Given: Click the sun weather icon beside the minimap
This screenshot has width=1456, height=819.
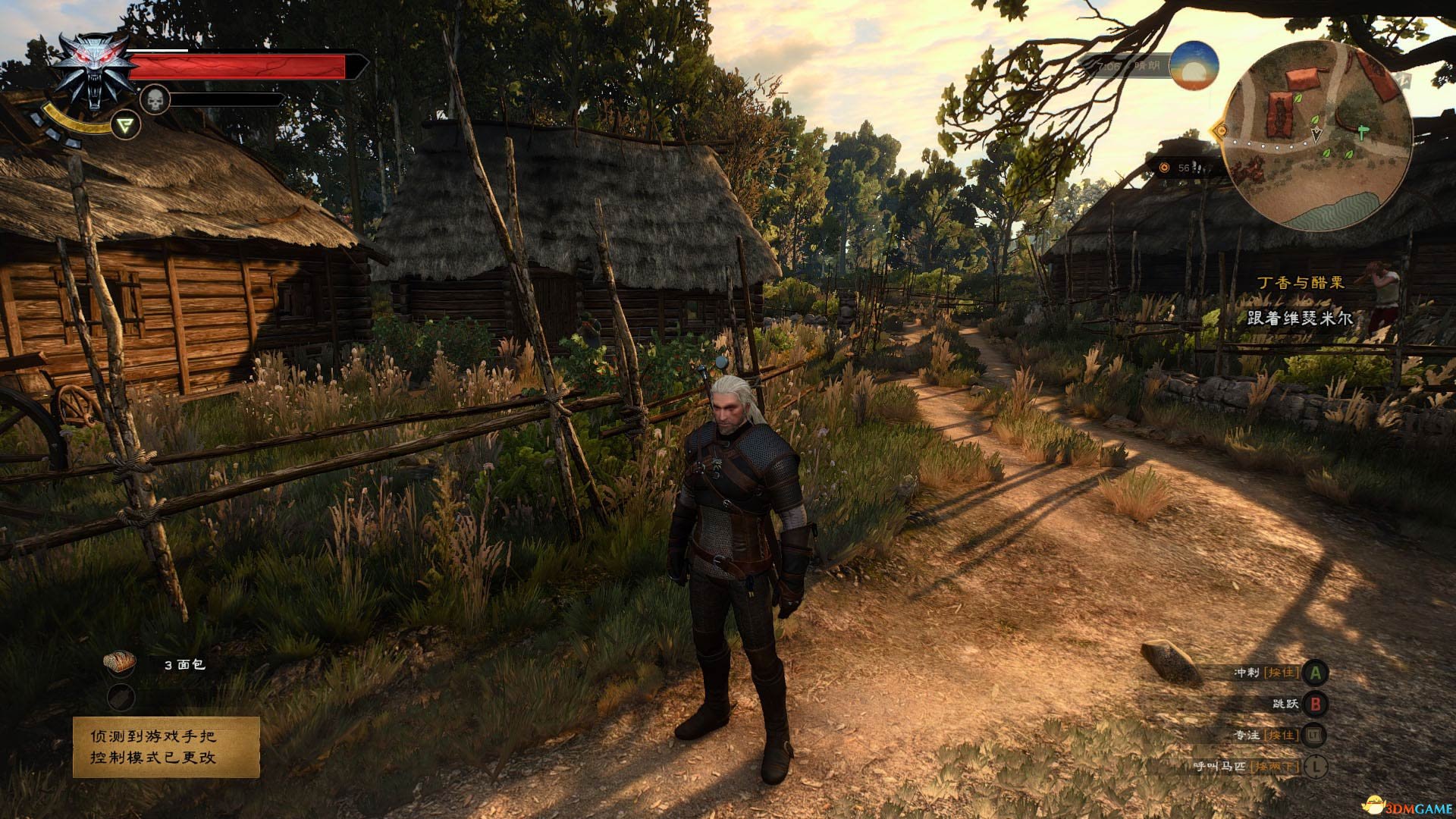Looking at the screenshot, I should click(x=1194, y=66).
